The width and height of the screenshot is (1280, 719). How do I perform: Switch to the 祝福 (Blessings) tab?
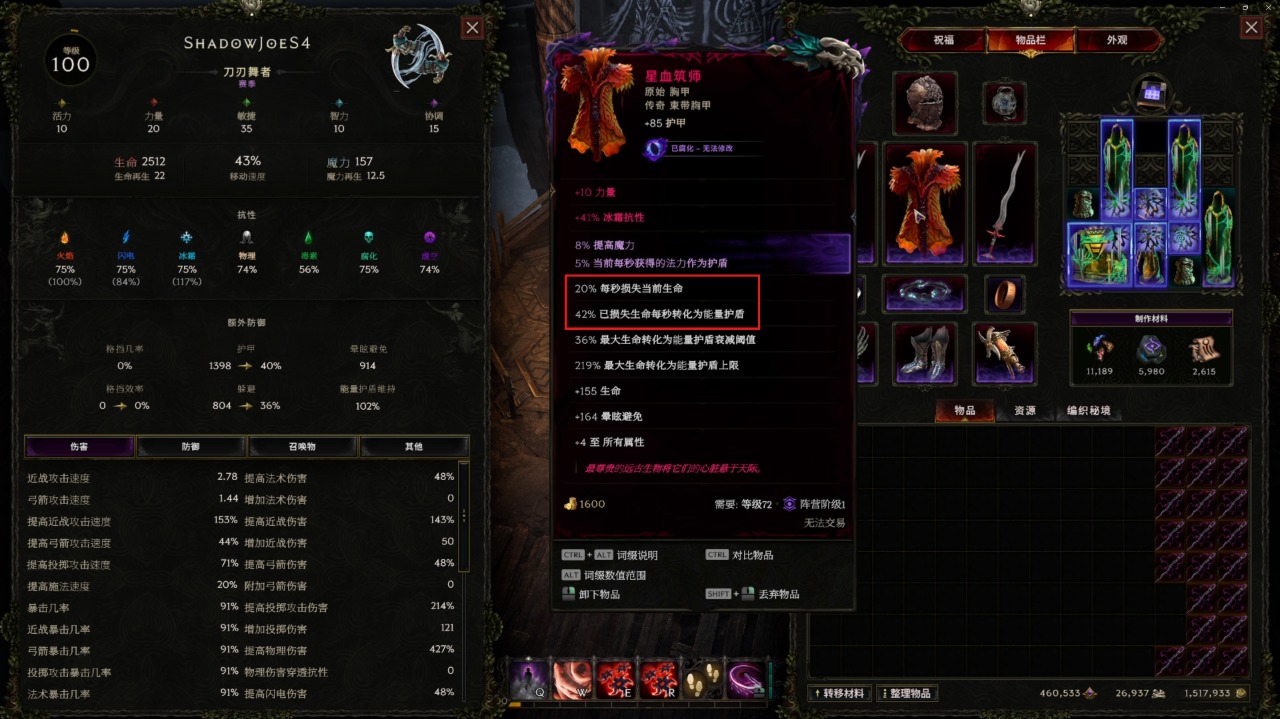pyautogui.click(x=943, y=41)
